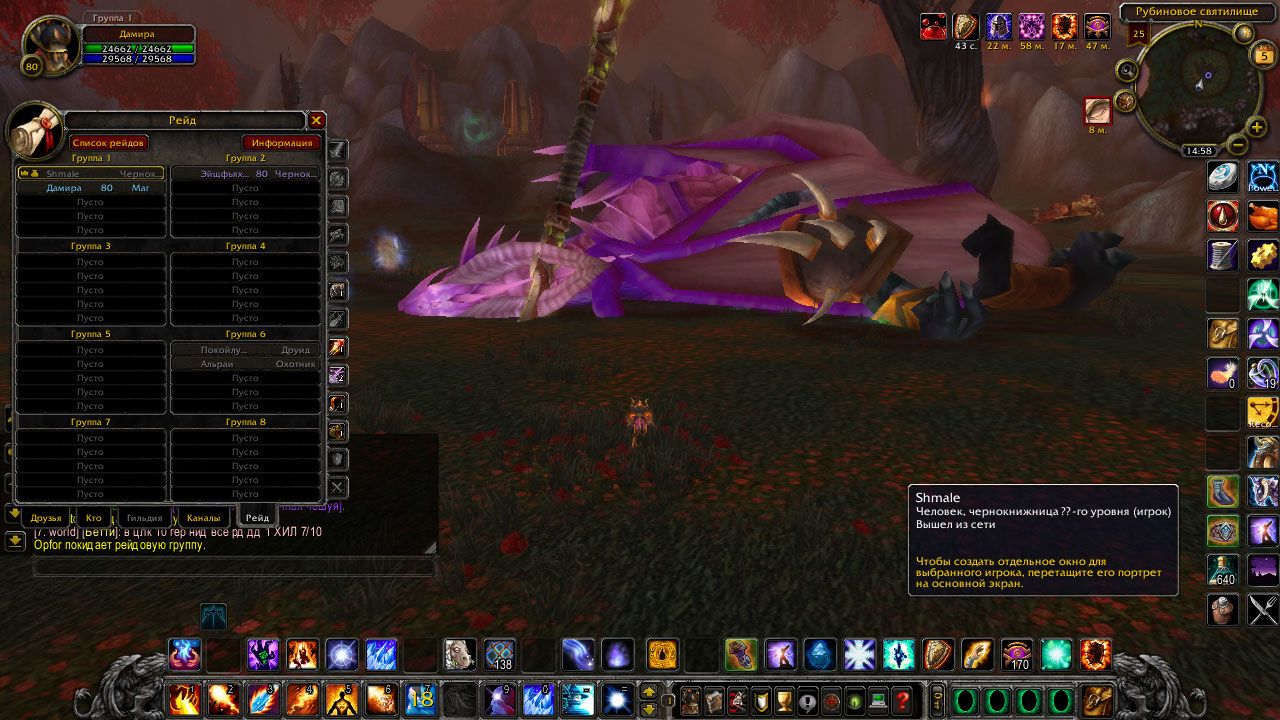
Task: Close the Рейд window
Action: point(316,120)
